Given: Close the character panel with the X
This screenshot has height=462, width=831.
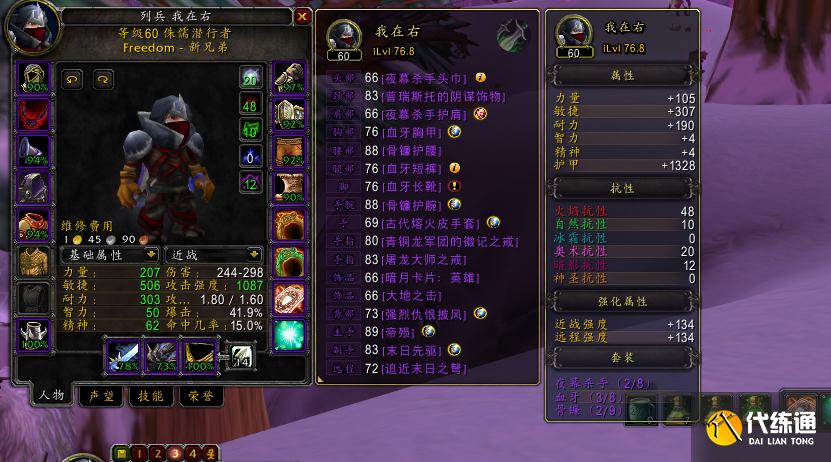Looking at the screenshot, I should pos(302,17).
